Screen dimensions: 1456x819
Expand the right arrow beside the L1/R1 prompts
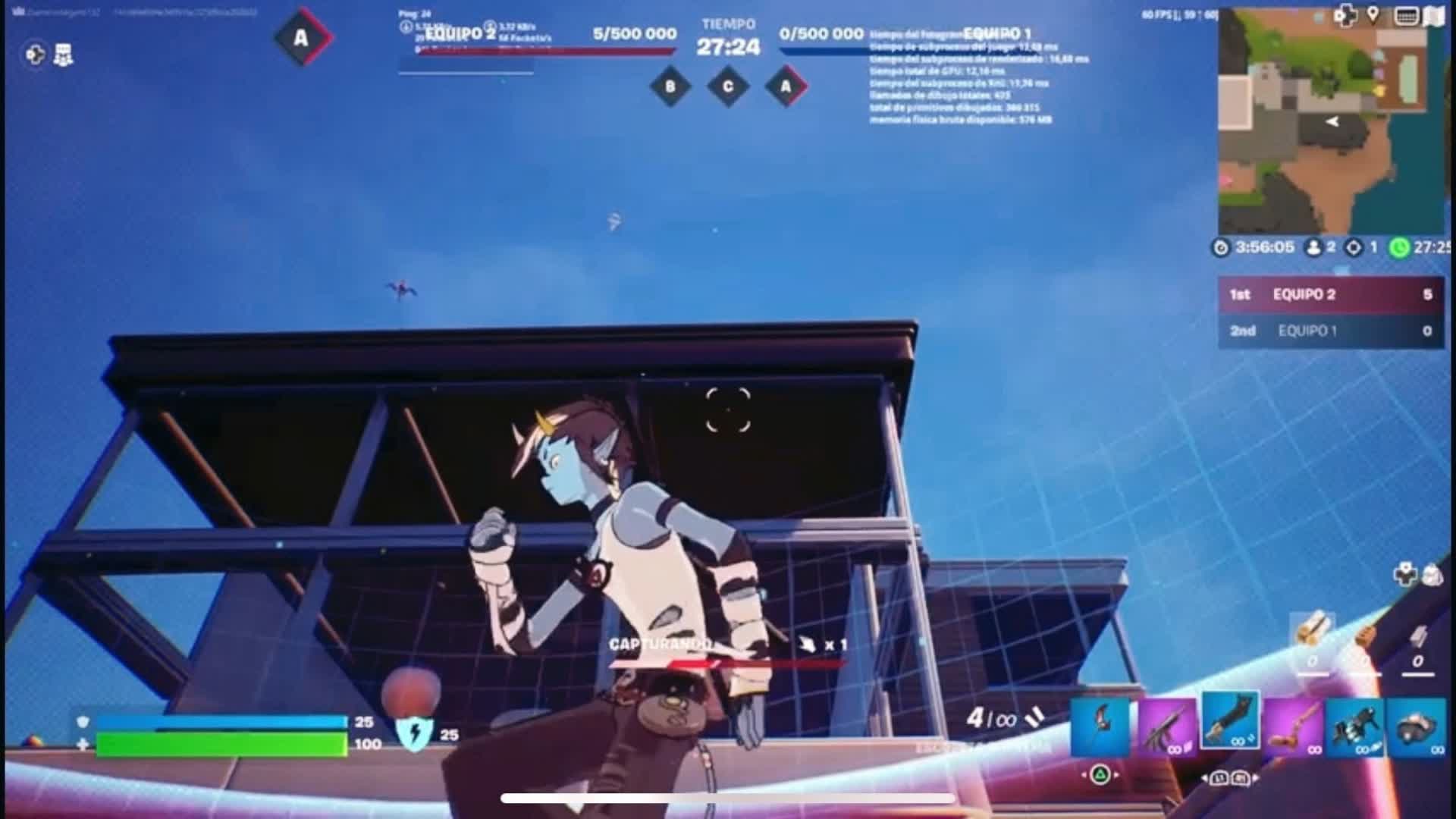coord(1257,777)
